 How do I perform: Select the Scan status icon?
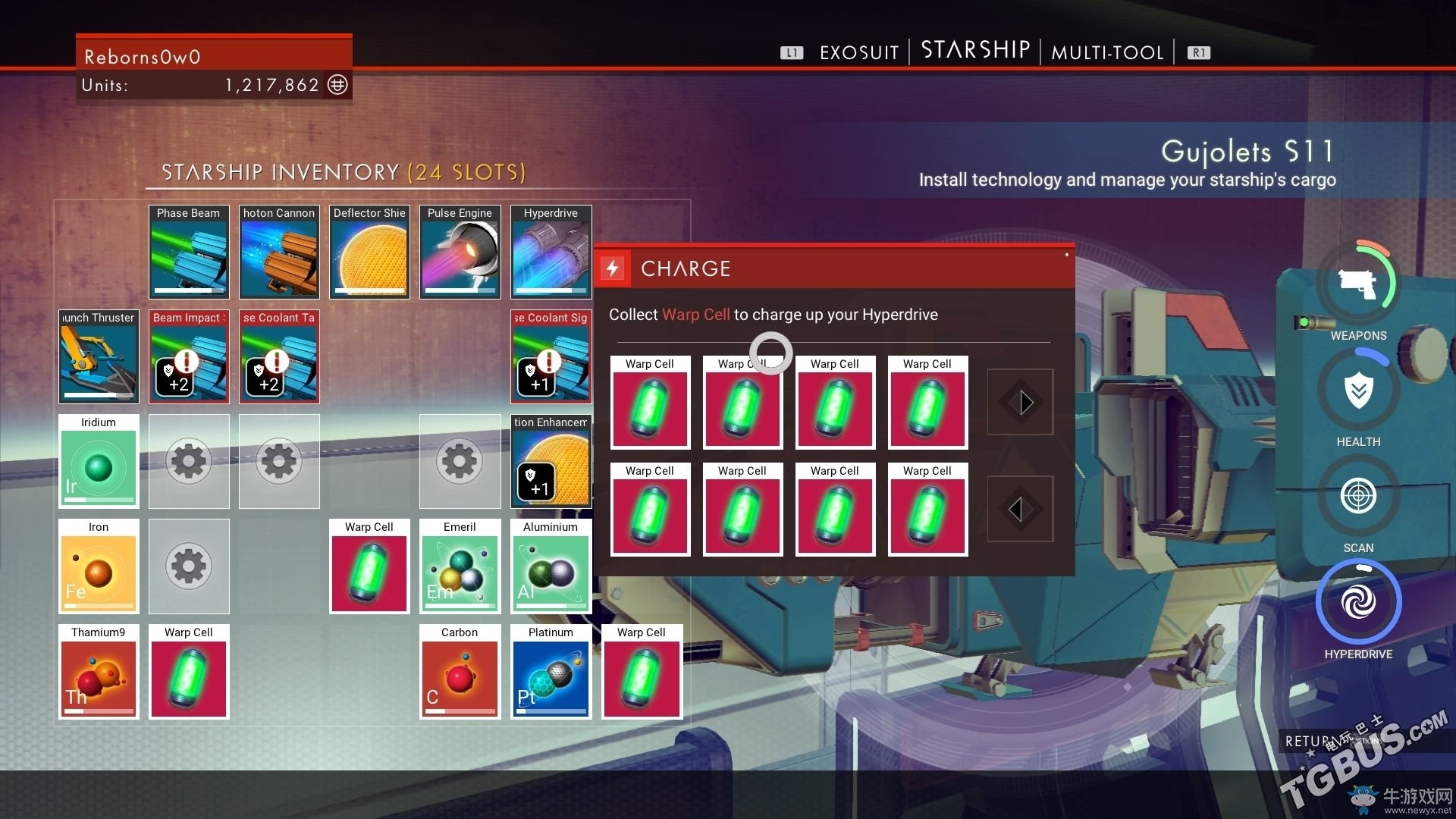point(1358,497)
